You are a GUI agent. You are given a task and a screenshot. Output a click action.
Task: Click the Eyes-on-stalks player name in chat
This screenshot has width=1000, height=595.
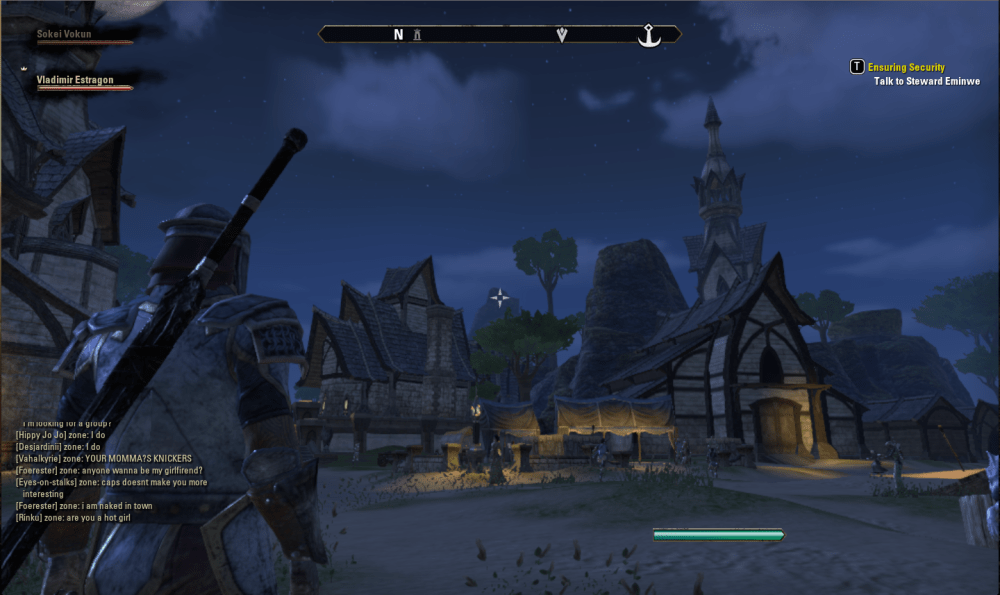[46, 482]
